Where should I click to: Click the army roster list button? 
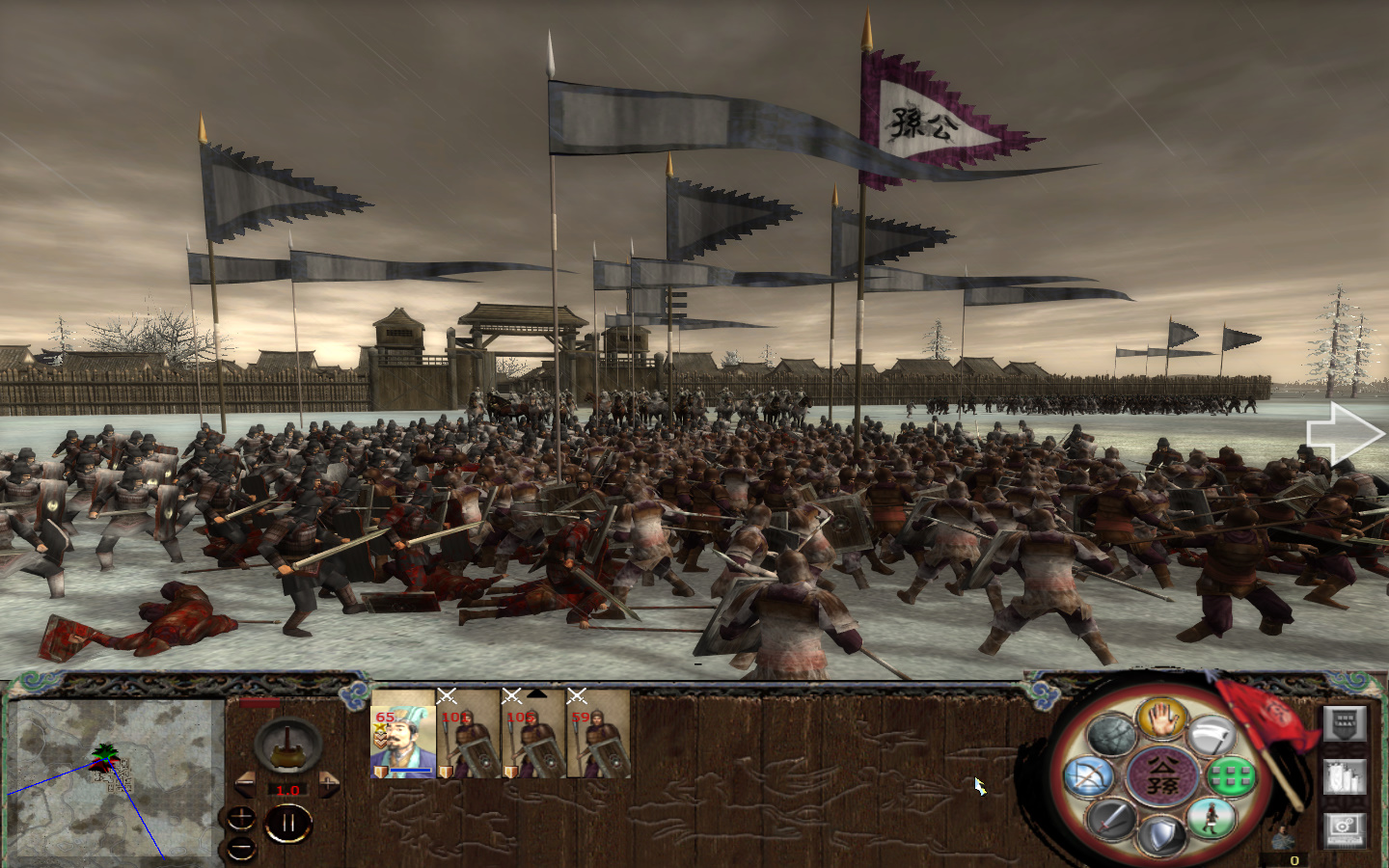[1343, 777]
